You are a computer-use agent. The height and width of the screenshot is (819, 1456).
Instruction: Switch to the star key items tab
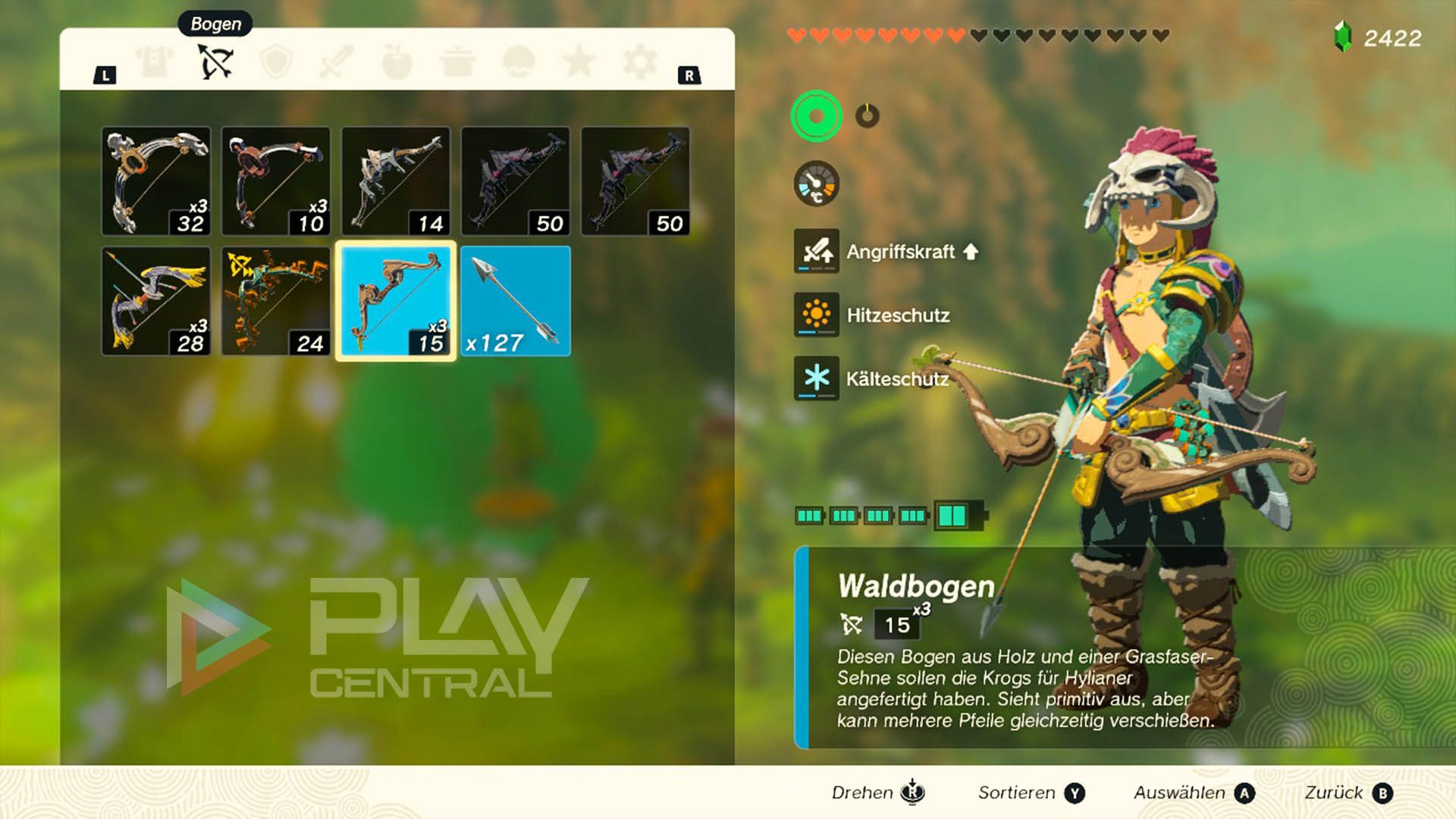pyautogui.click(x=579, y=61)
